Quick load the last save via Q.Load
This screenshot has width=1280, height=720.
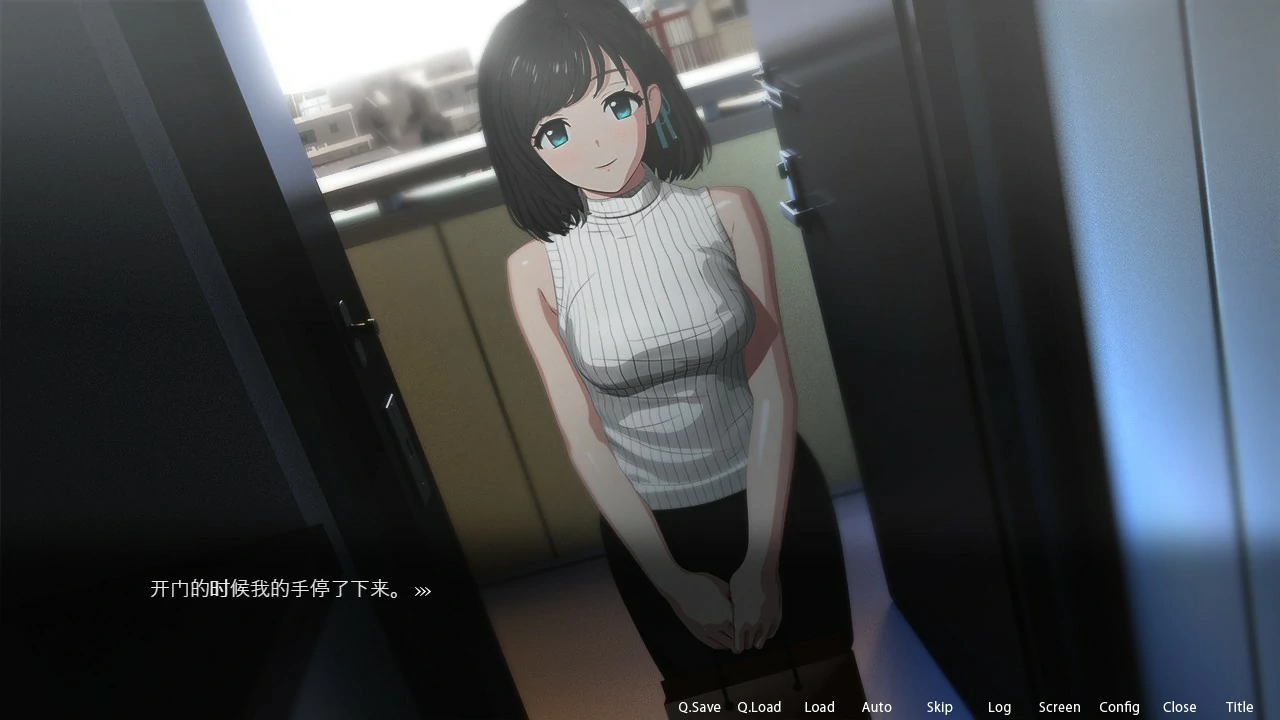coord(759,707)
